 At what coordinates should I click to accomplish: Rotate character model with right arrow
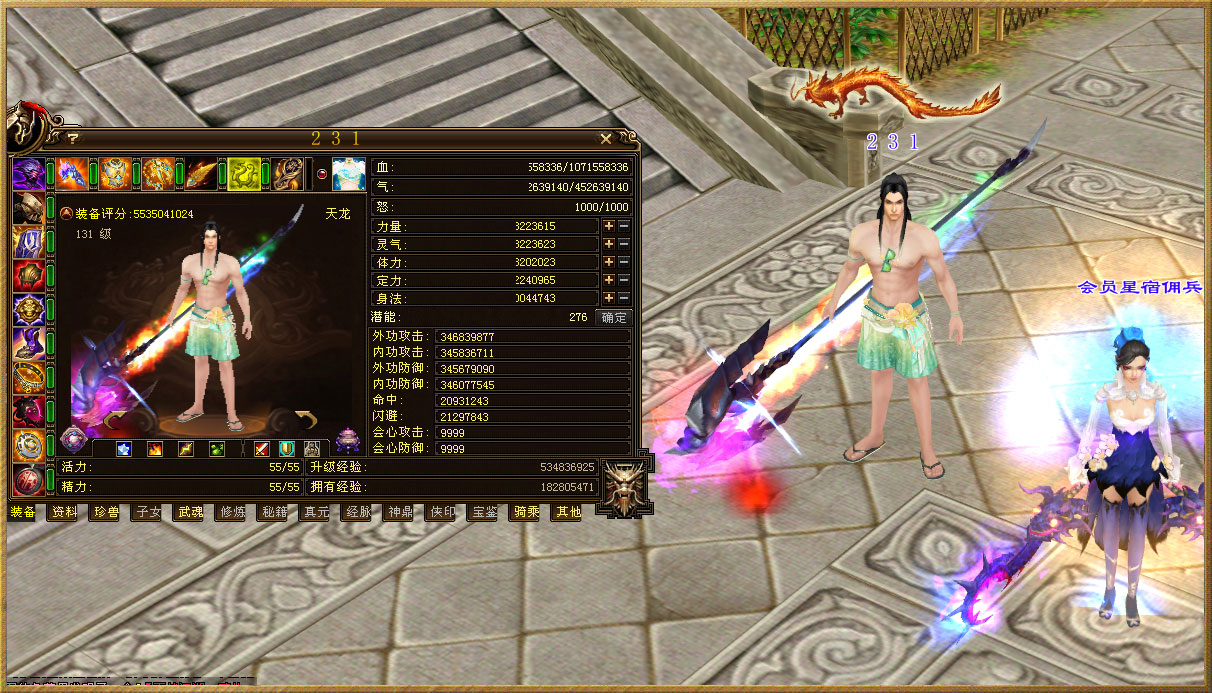[x=304, y=418]
